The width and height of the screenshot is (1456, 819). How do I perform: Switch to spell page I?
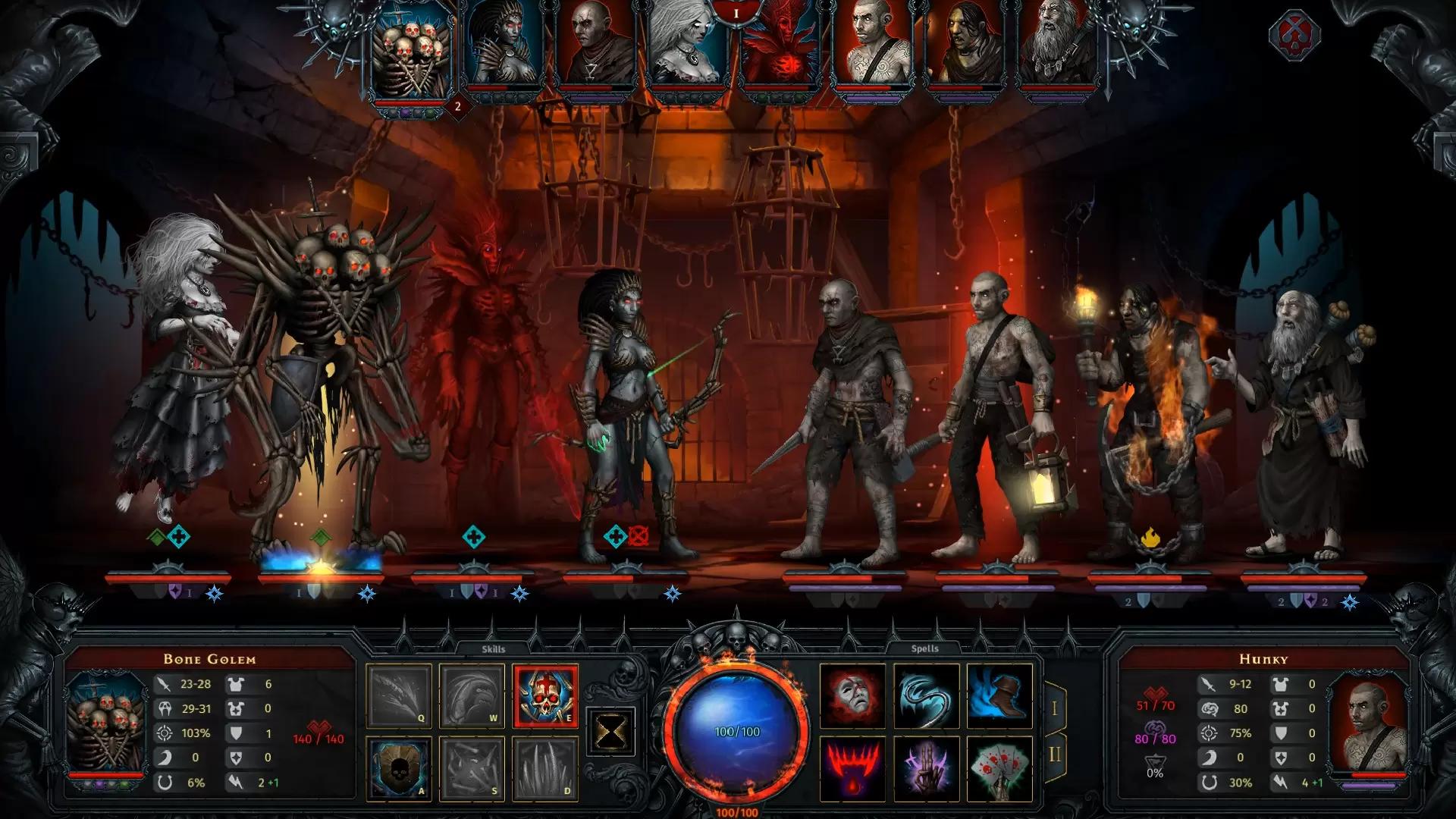tap(1055, 709)
